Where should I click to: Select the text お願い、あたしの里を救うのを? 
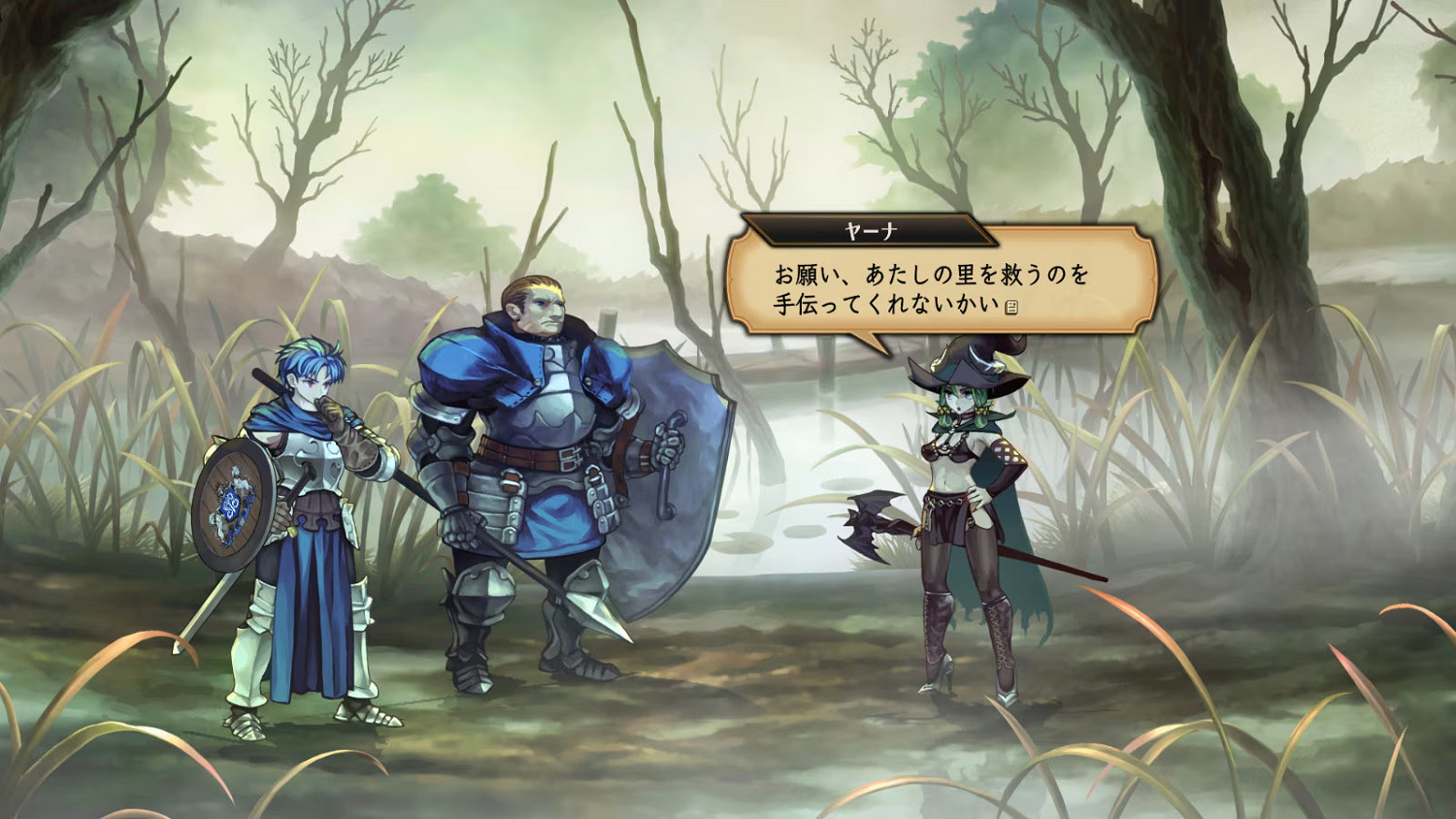929,275
